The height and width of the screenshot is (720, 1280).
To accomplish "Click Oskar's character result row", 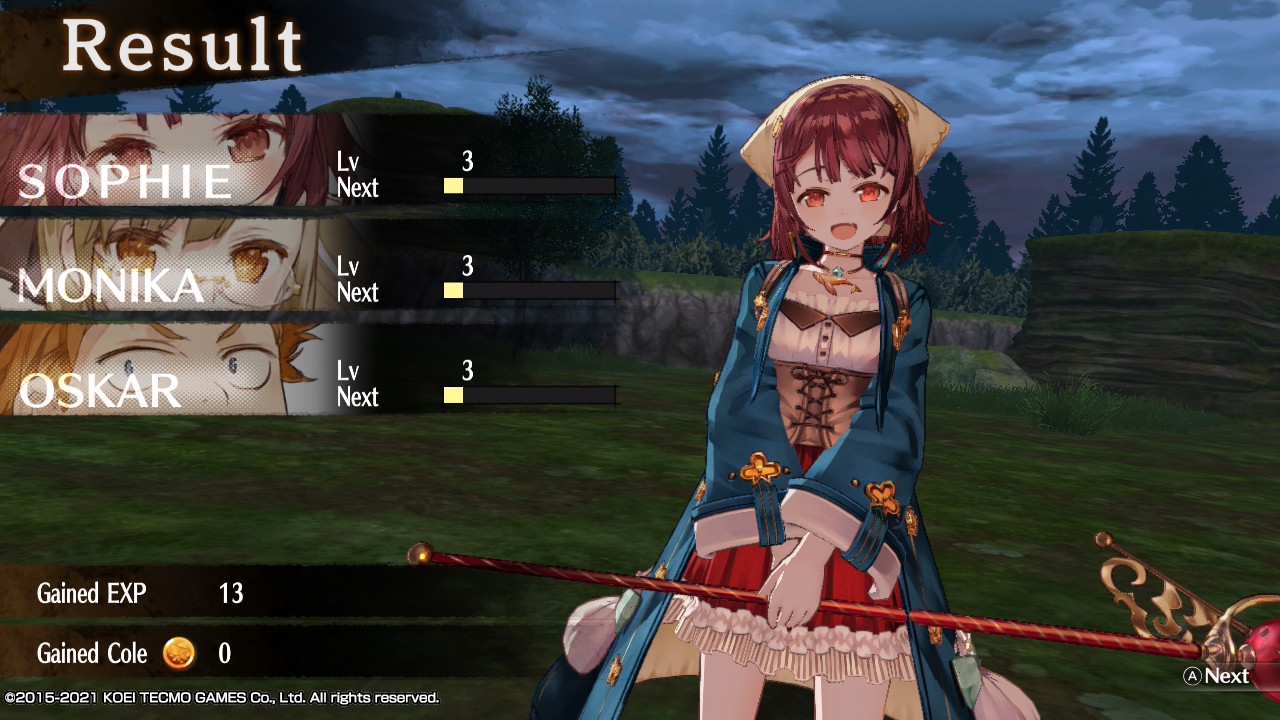I will click(310, 372).
